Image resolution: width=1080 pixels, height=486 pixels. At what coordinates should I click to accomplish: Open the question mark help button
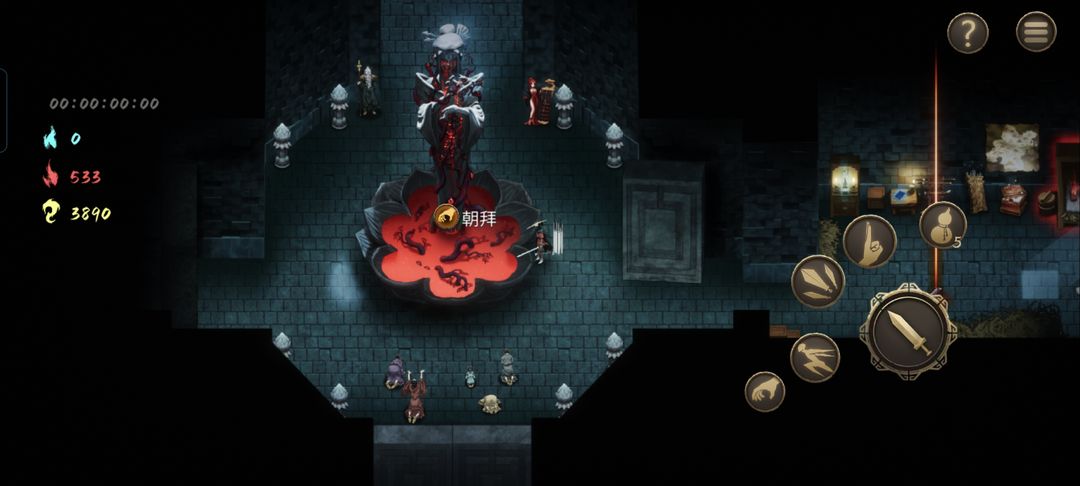click(967, 33)
